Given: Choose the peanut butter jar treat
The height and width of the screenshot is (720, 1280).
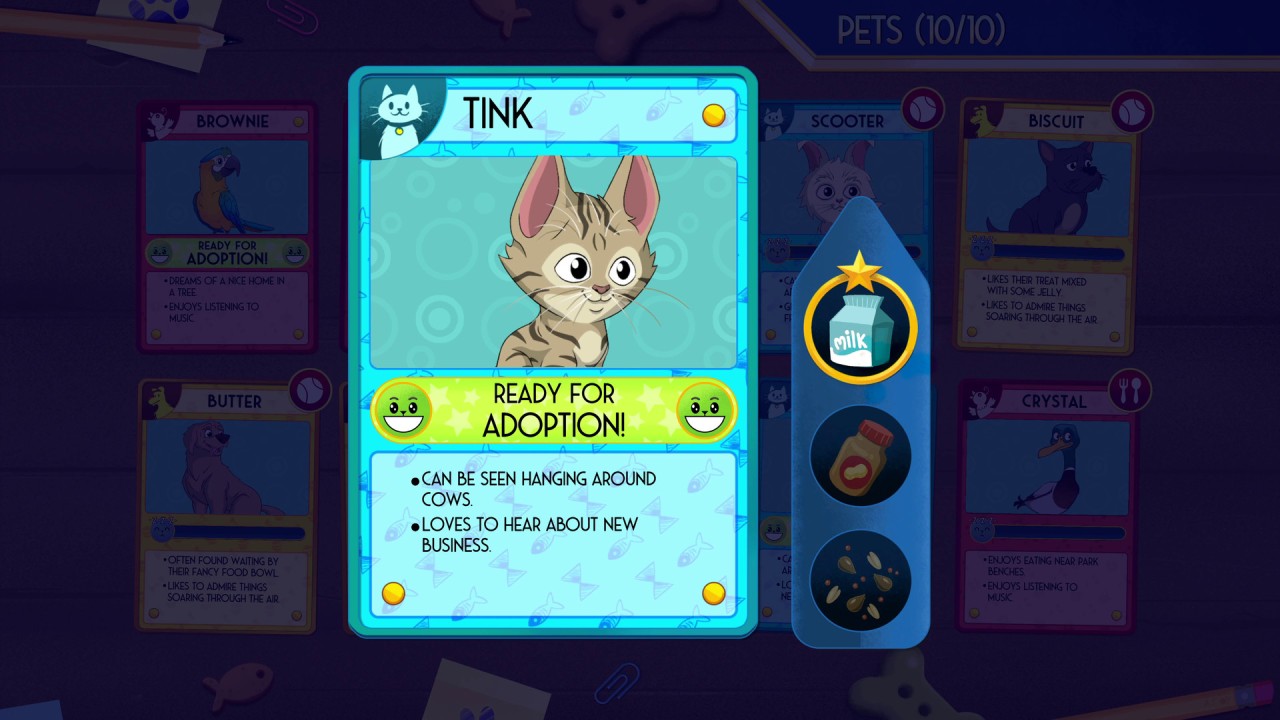Looking at the screenshot, I should (861, 455).
